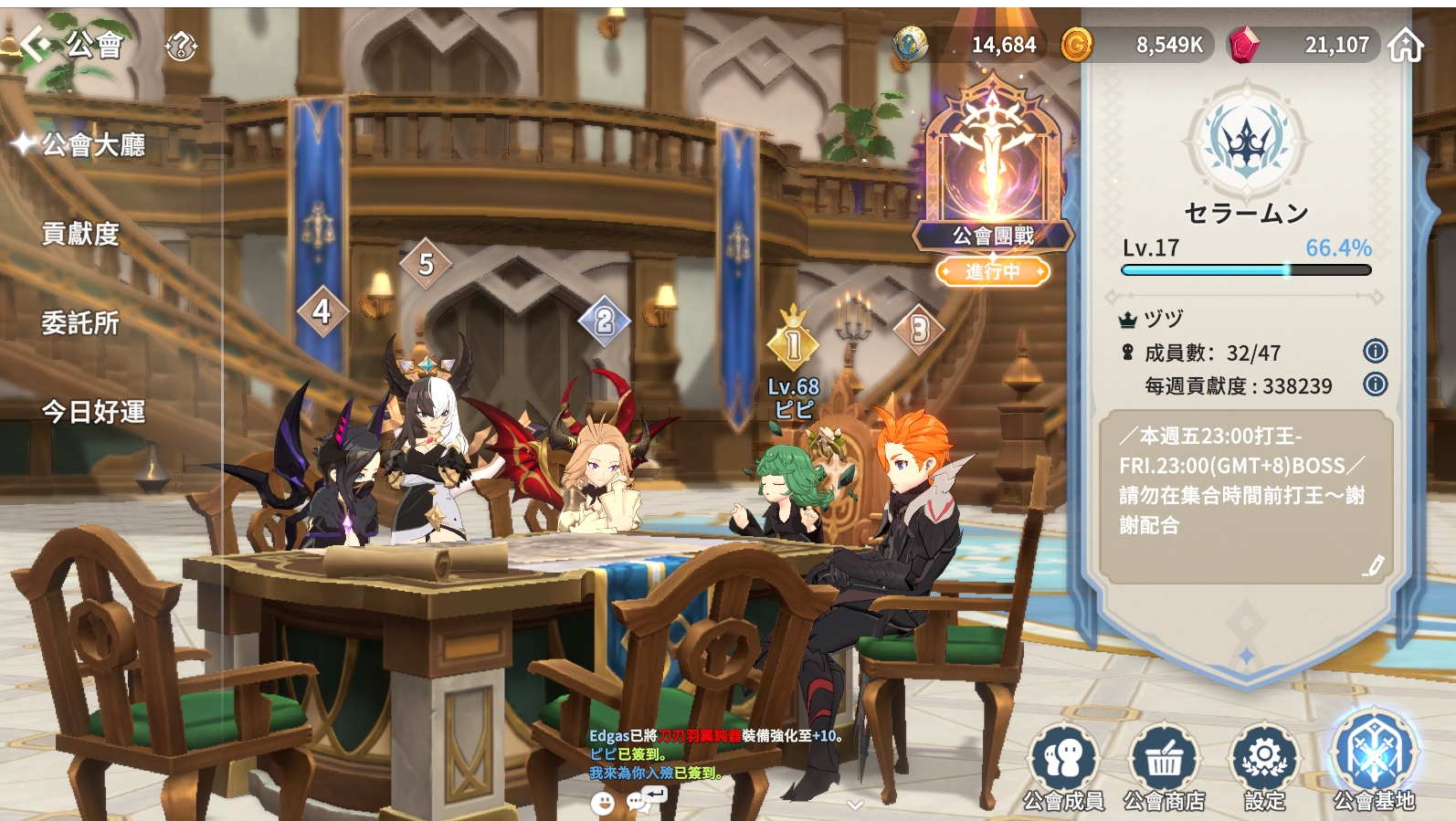The height and width of the screenshot is (821, 1456).
Task: Show member count info beside 成員數
Action: point(1375,351)
